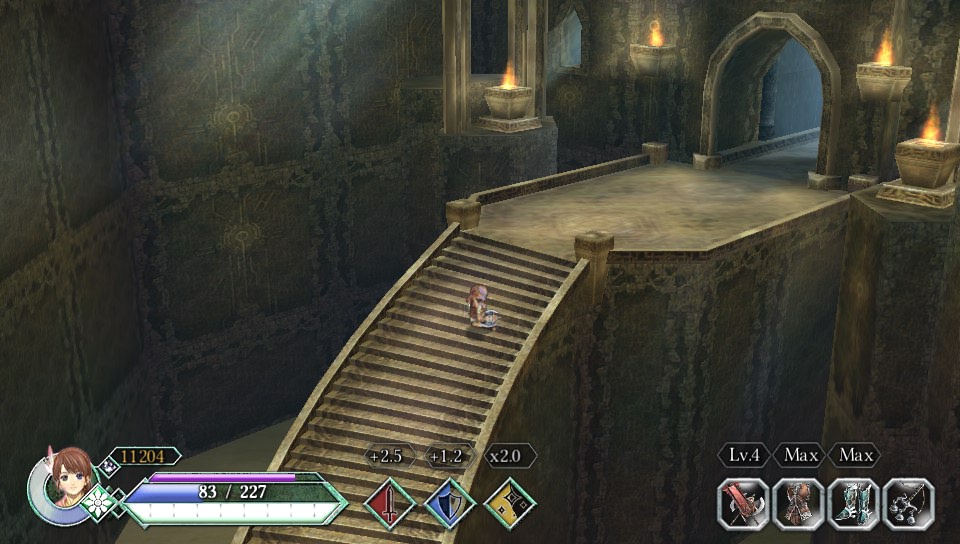Viewport: 960px width, 544px height.
Task: Choose the red axe weapon slot
Action: point(744,503)
